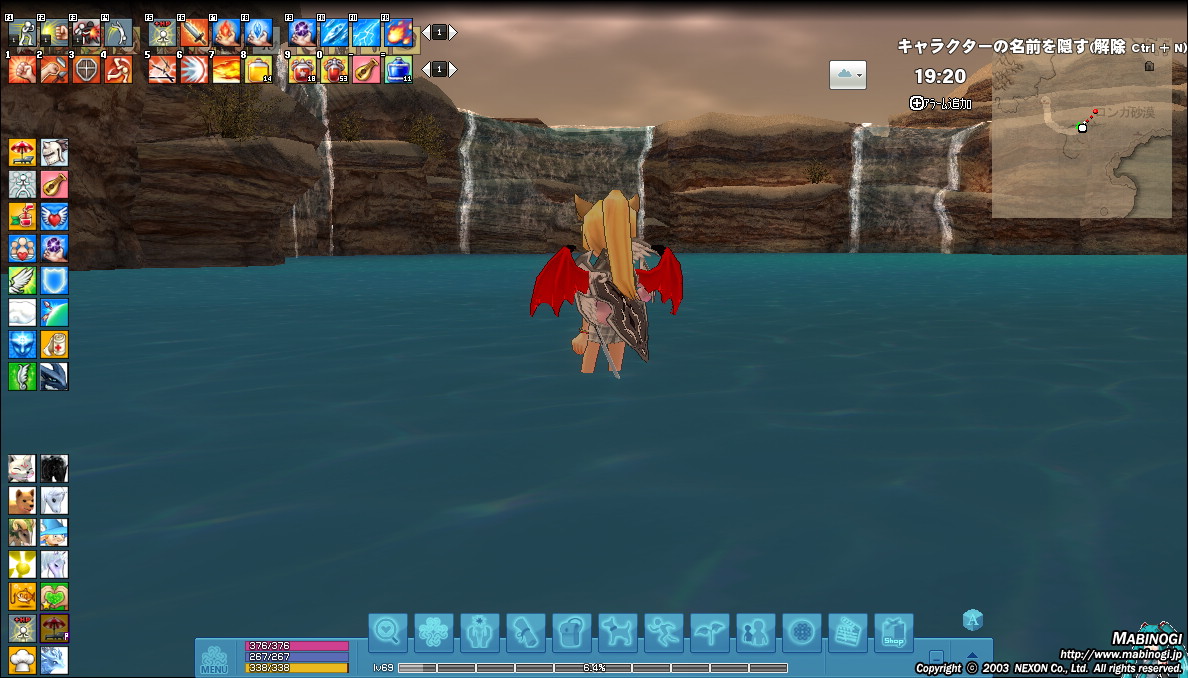Open the inventory backpack icon
Image resolution: width=1188 pixels, height=678 pixels.
[x=572, y=632]
